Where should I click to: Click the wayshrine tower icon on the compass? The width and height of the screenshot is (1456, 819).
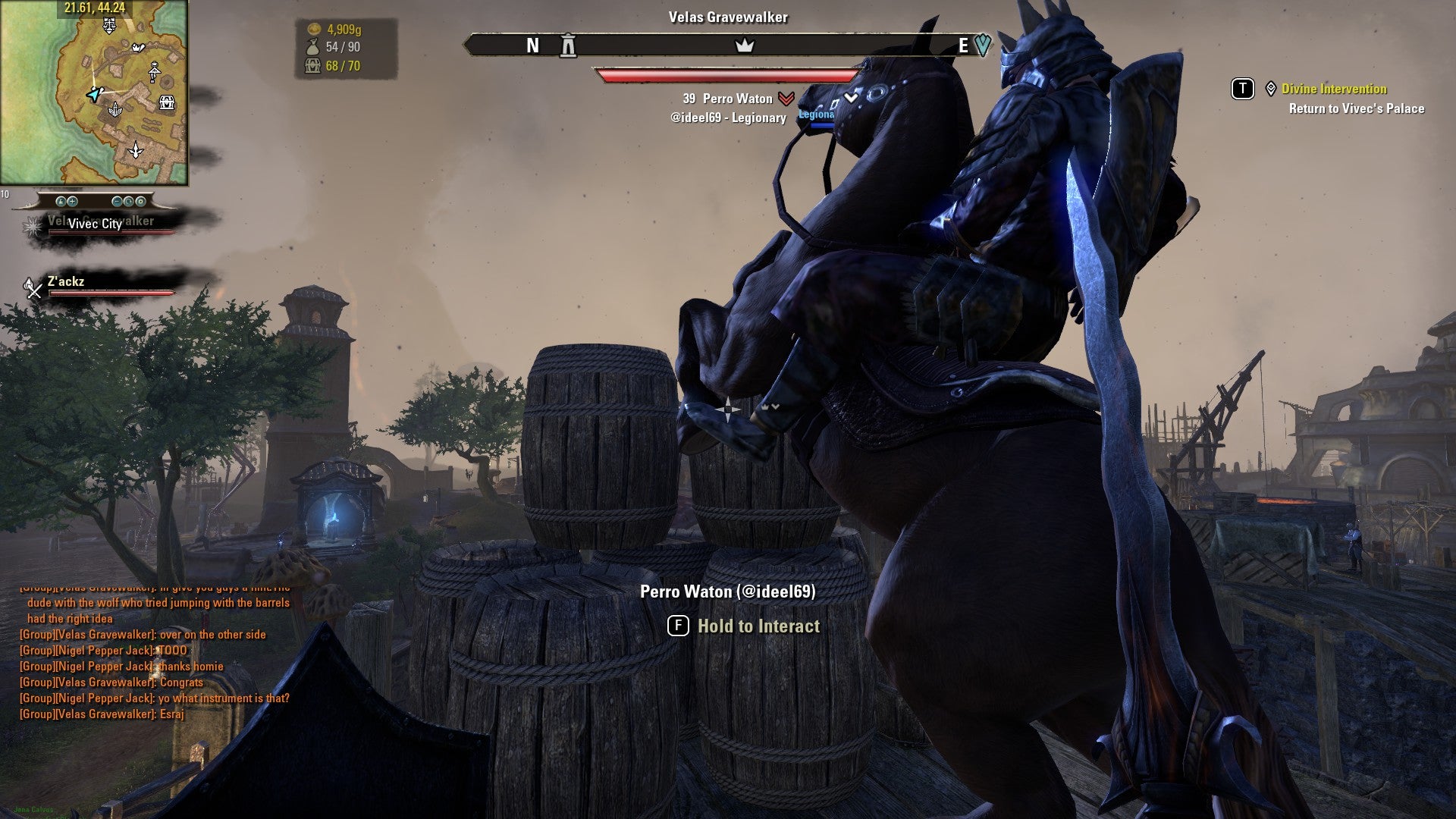pos(567,46)
